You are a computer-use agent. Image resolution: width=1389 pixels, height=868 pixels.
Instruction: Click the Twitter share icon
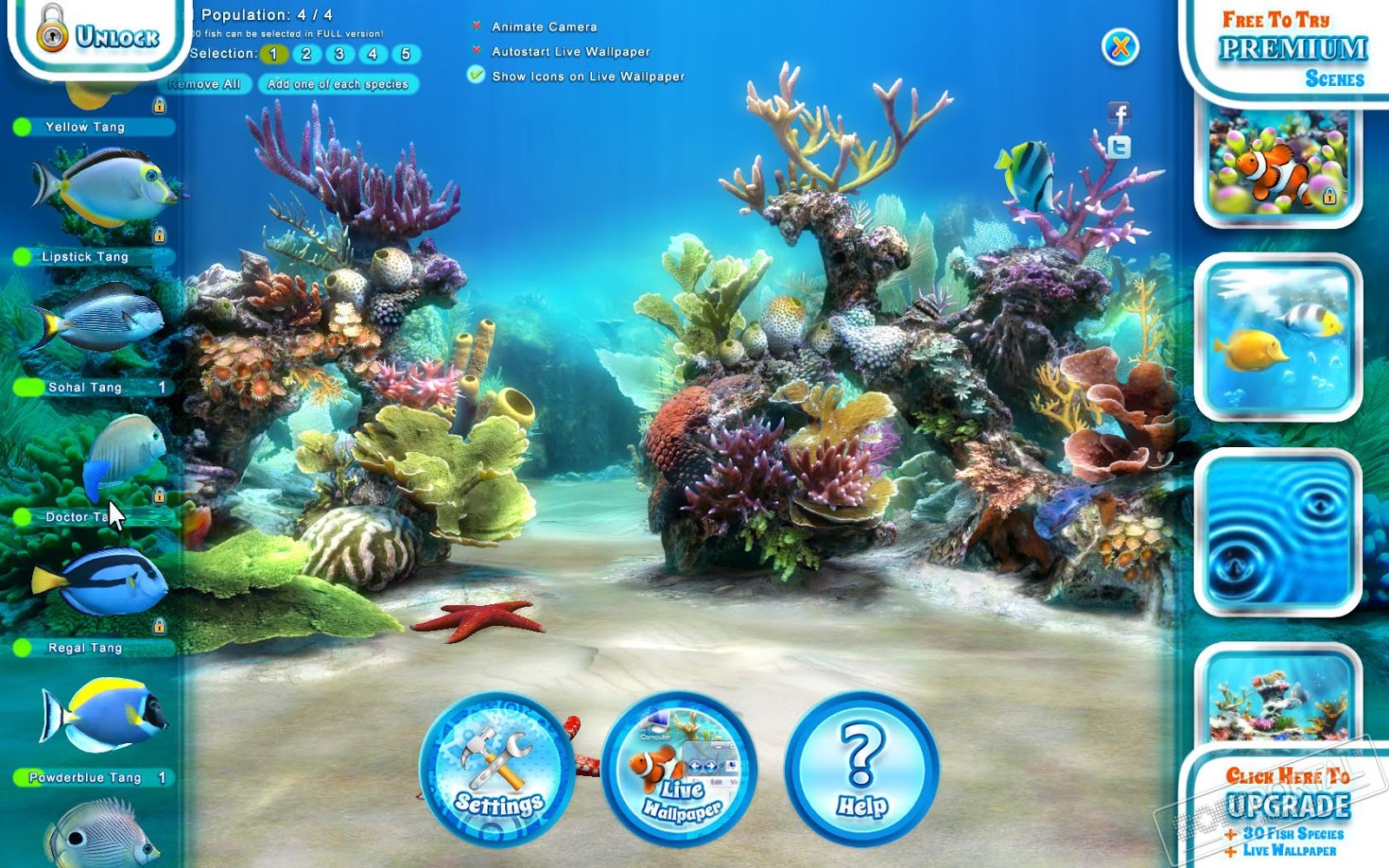[x=1120, y=149]
